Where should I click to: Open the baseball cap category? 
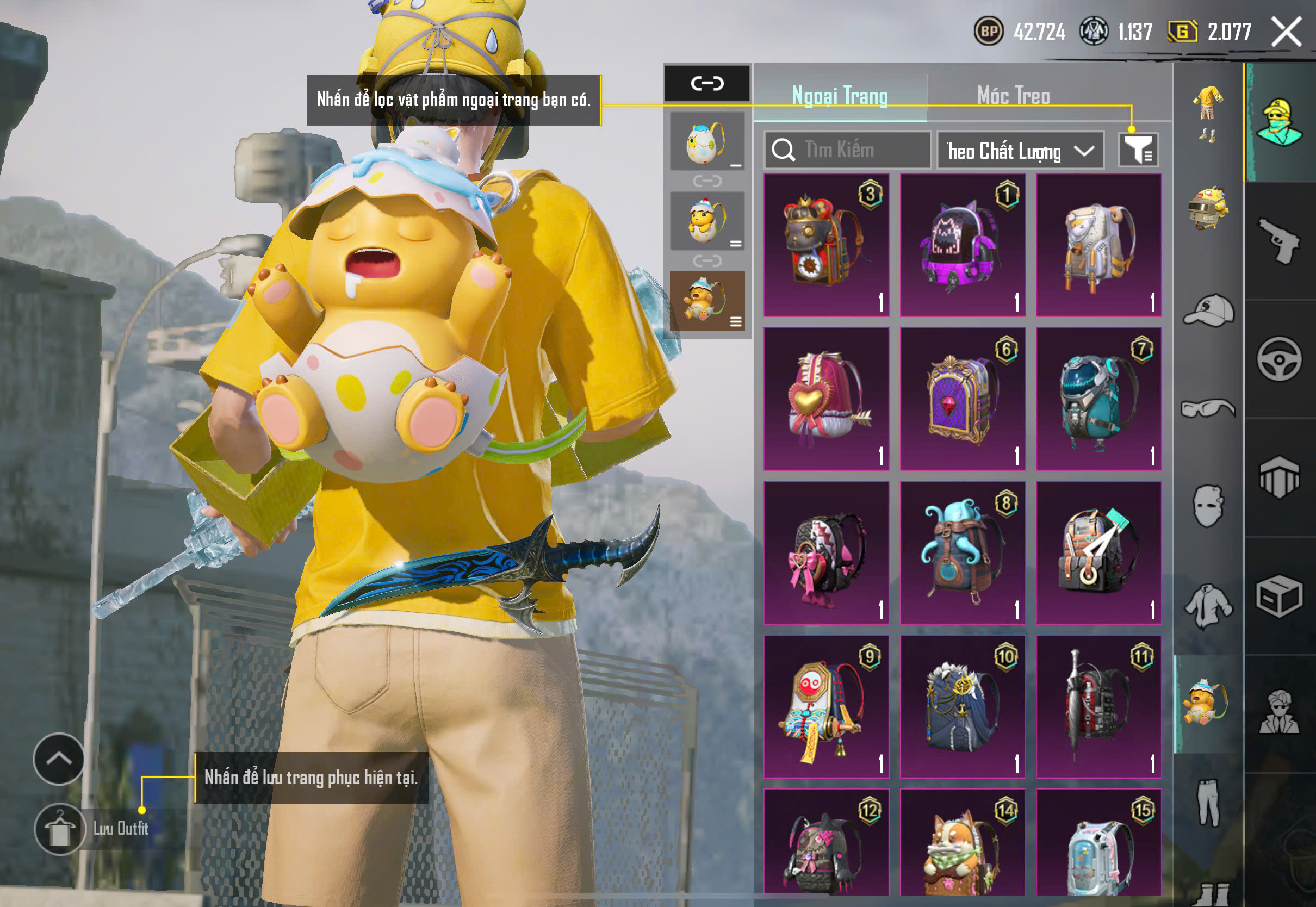click(1209, 311)
